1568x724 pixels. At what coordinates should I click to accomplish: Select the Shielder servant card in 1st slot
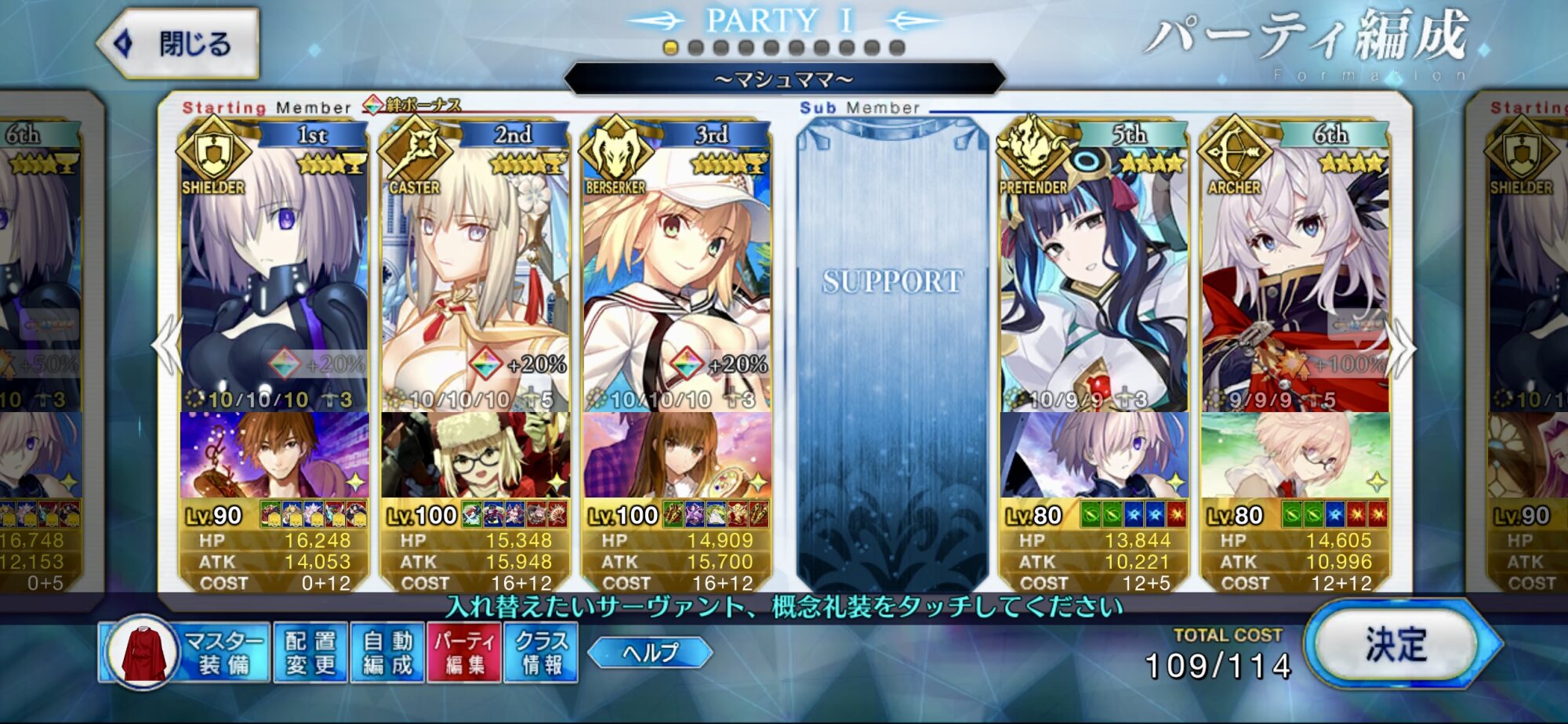(274, 274)
